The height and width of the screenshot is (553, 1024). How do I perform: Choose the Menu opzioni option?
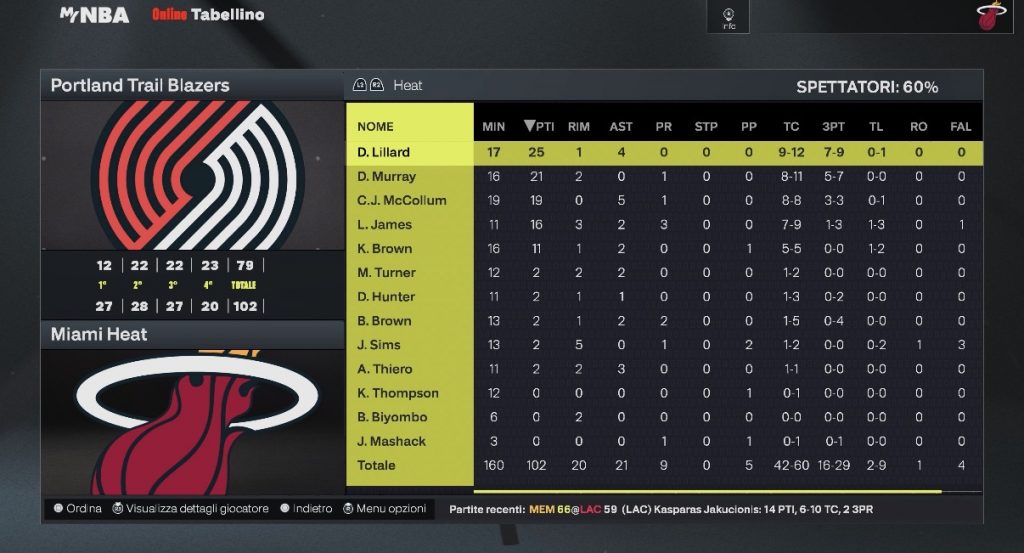(385, 509)
